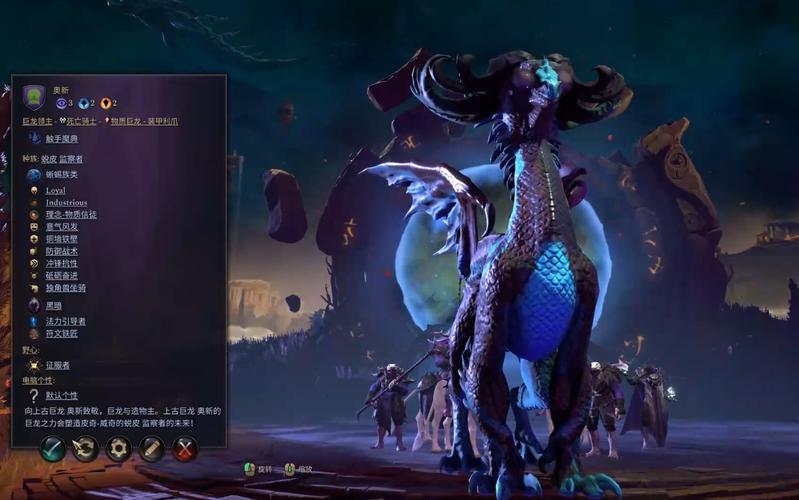Click the 意气风发 trait link

point(61,227)
